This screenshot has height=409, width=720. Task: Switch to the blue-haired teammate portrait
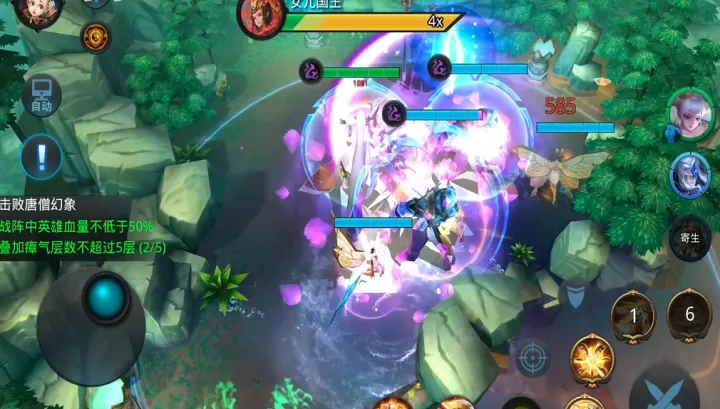tap(690, 175)
